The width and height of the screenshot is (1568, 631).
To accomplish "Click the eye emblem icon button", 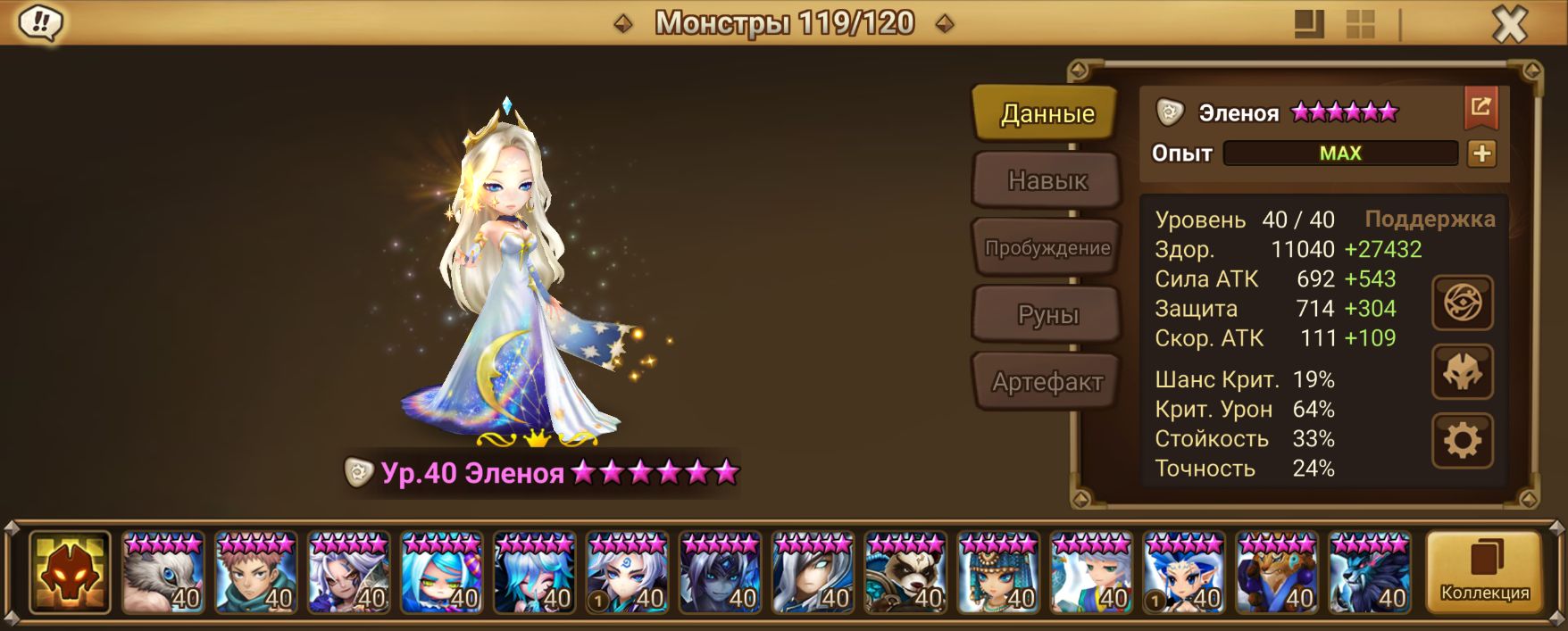I will 1462,303.
